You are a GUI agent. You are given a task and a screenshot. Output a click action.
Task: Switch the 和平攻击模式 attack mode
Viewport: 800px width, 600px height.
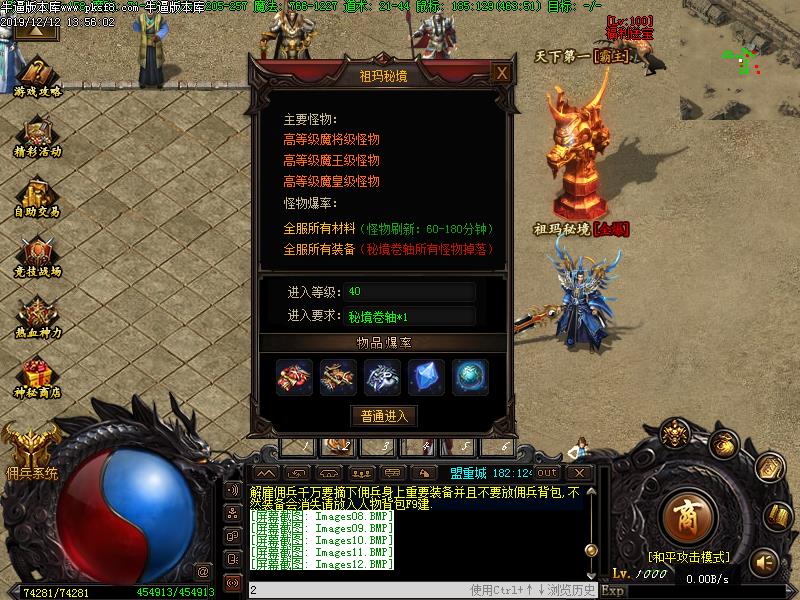[x=686, y=556]
